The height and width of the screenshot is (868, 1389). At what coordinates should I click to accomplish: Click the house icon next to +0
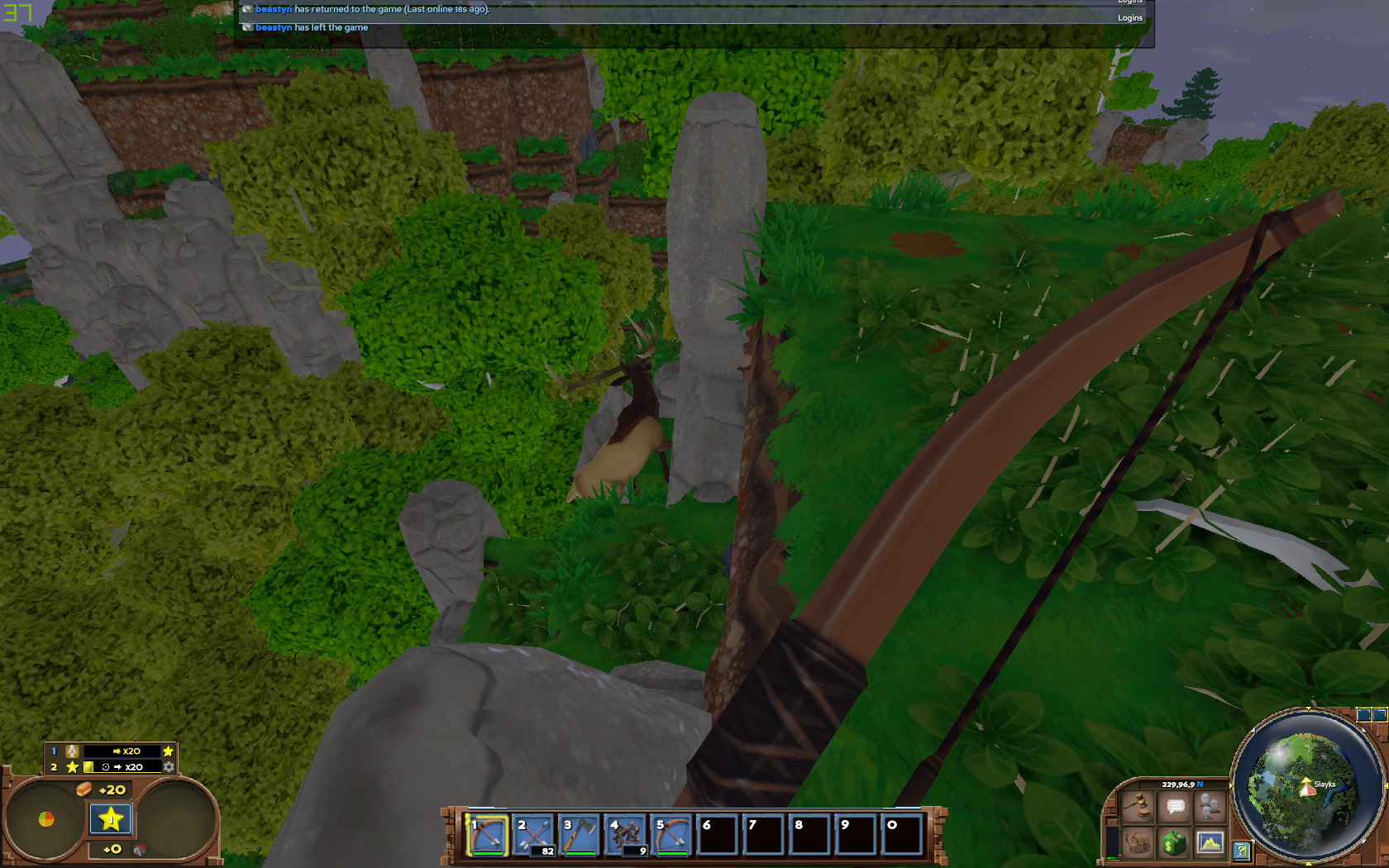[140, 849]
